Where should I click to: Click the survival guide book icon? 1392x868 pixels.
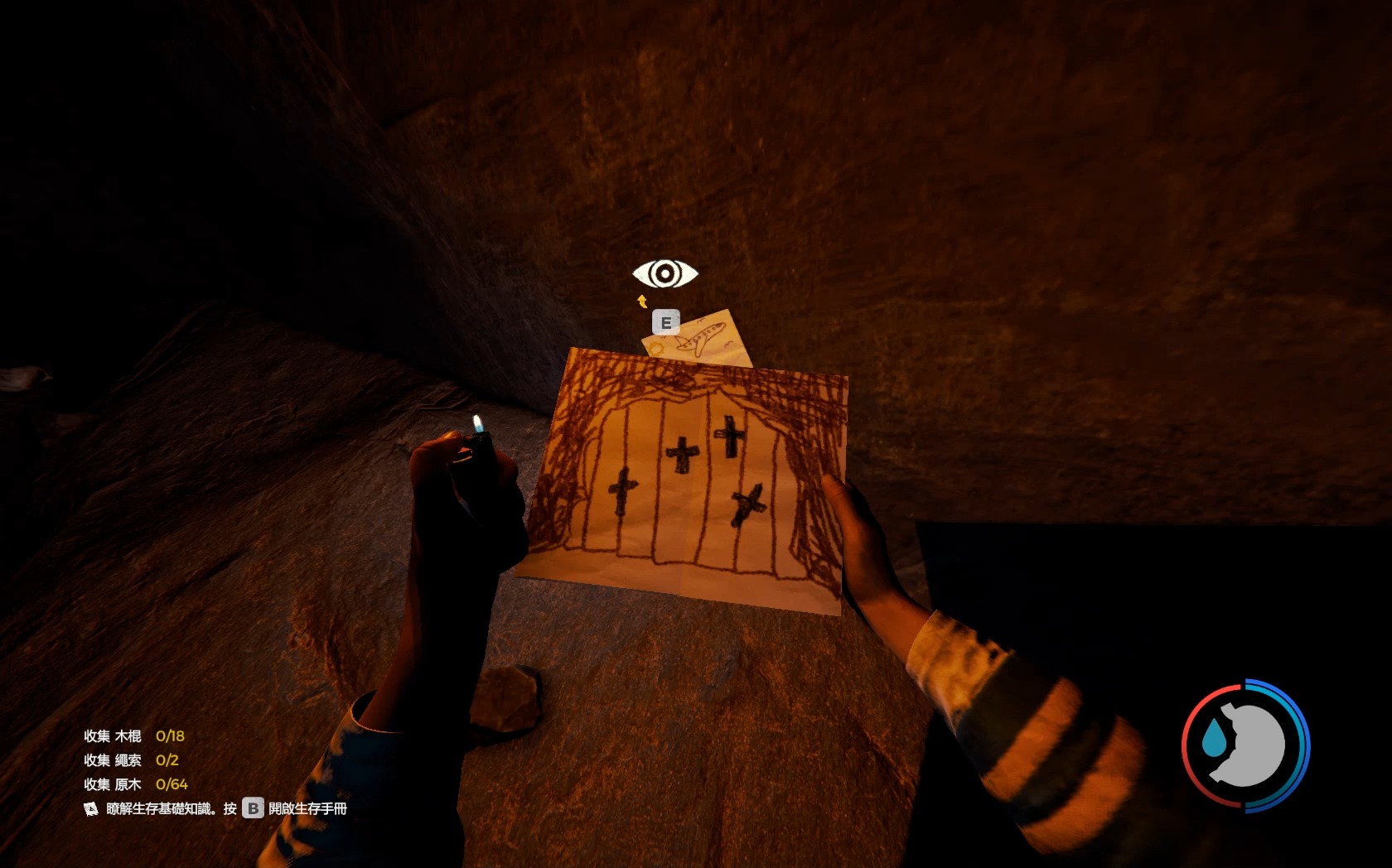(x=91, y=808)
